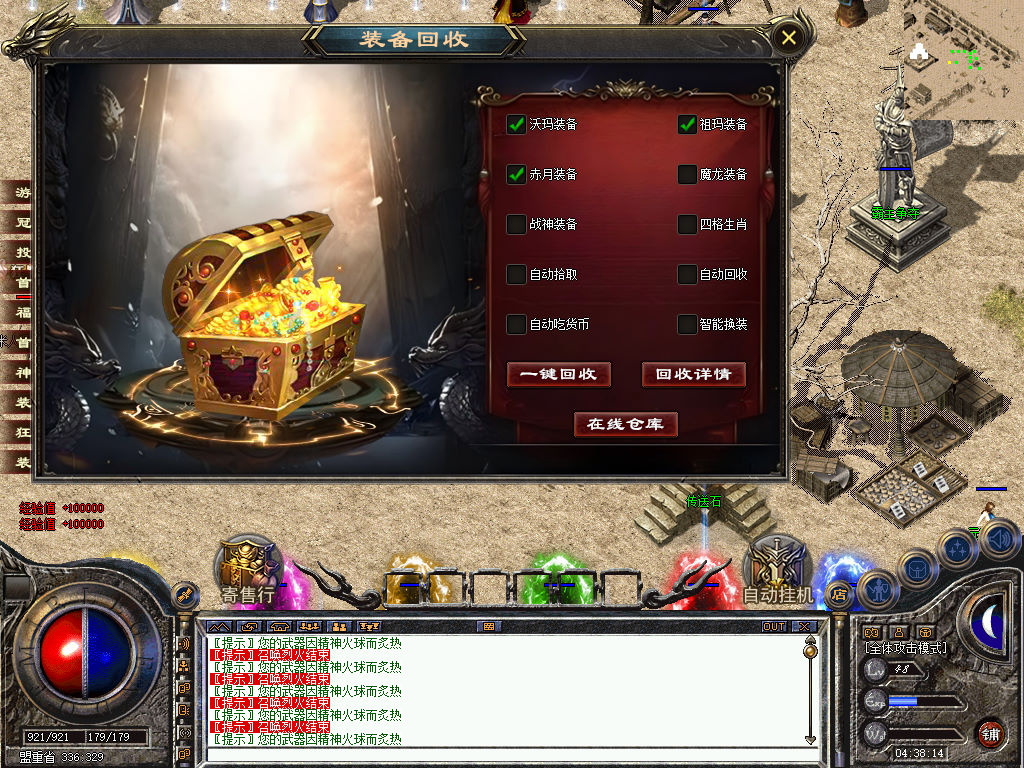Select the 福 side menu tab

coord(23,312)
